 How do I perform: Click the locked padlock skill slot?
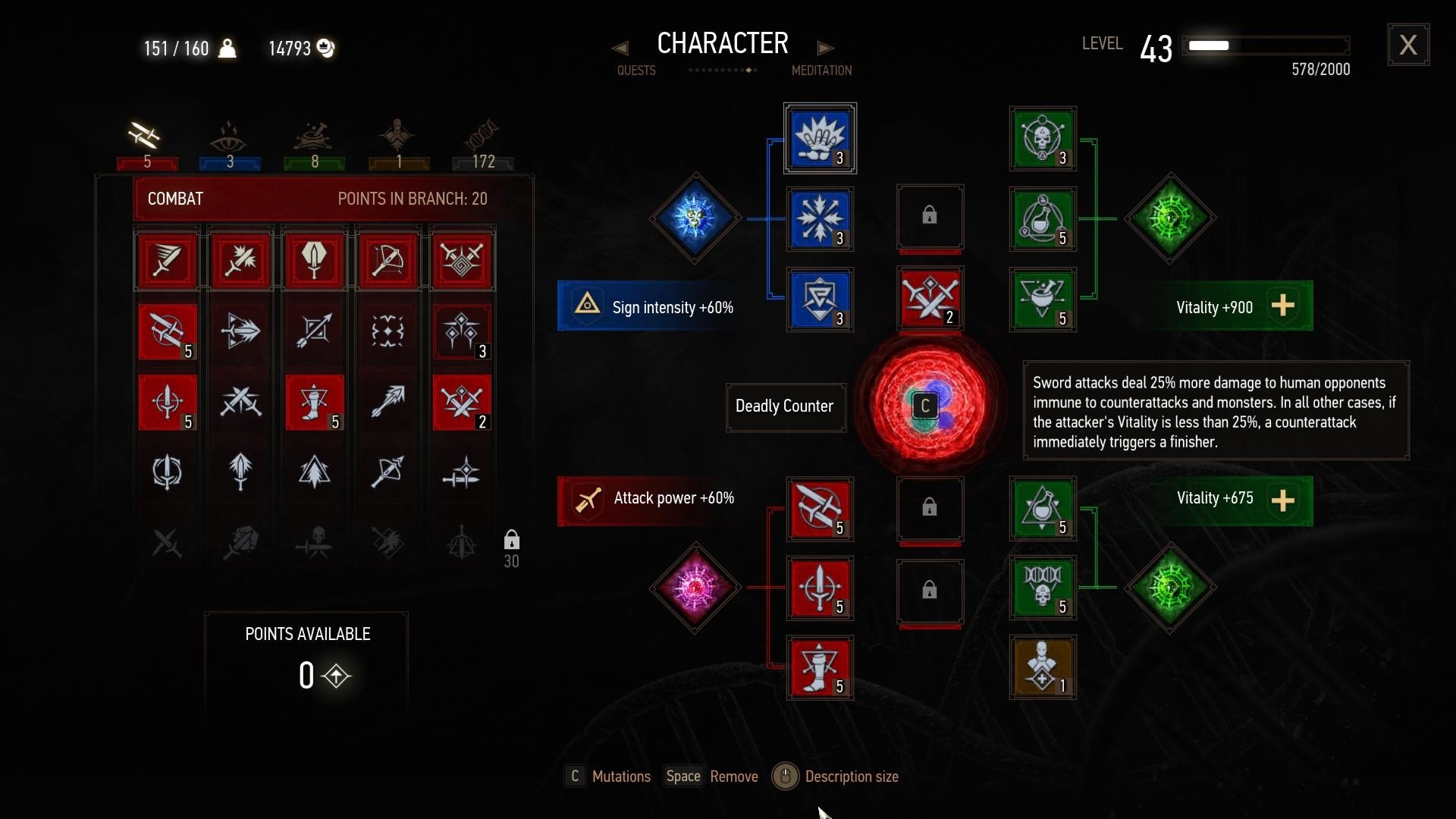[929, 218]
